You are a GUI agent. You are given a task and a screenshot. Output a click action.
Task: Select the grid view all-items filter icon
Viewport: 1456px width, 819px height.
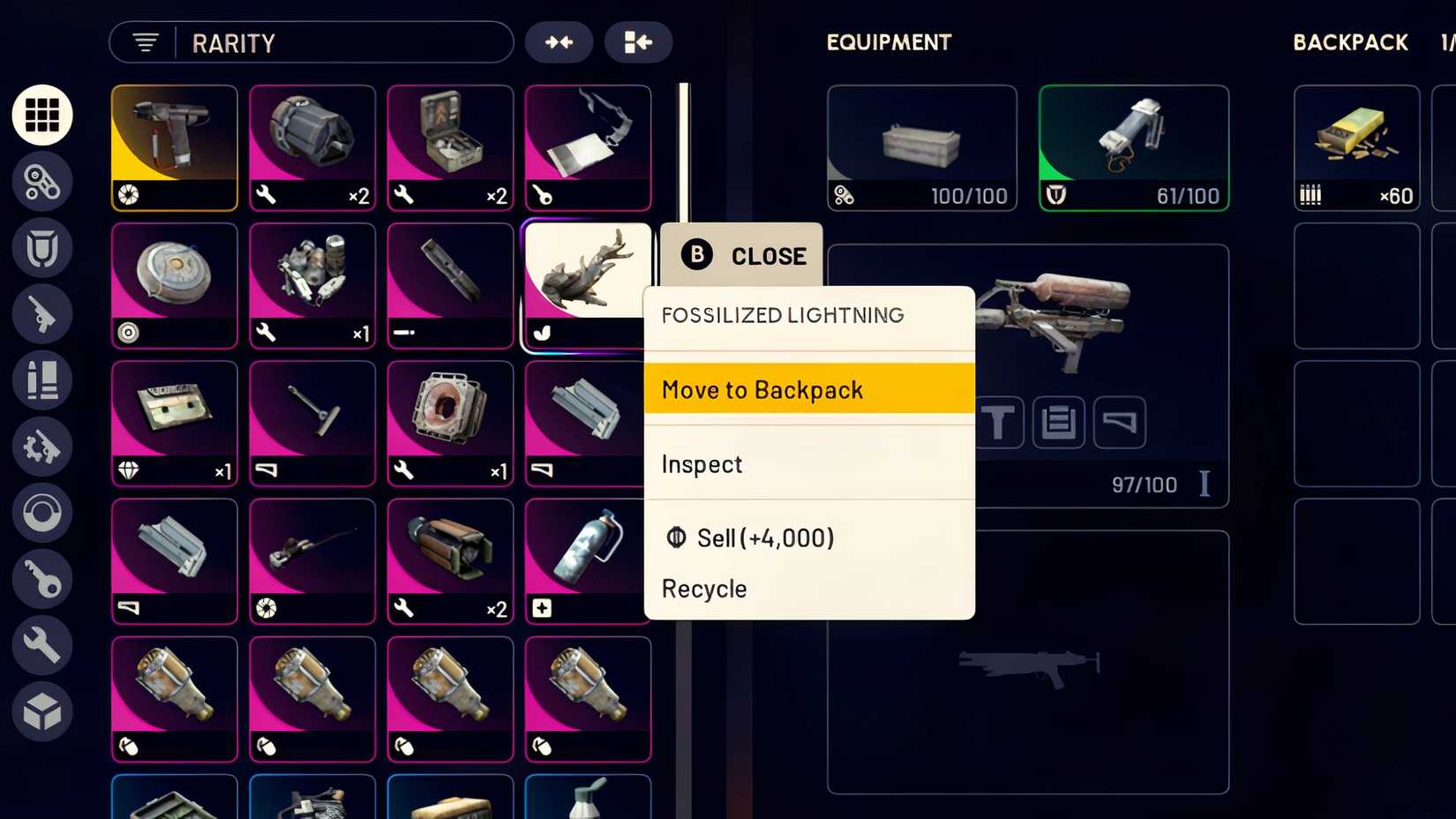[x=41, y=115]
